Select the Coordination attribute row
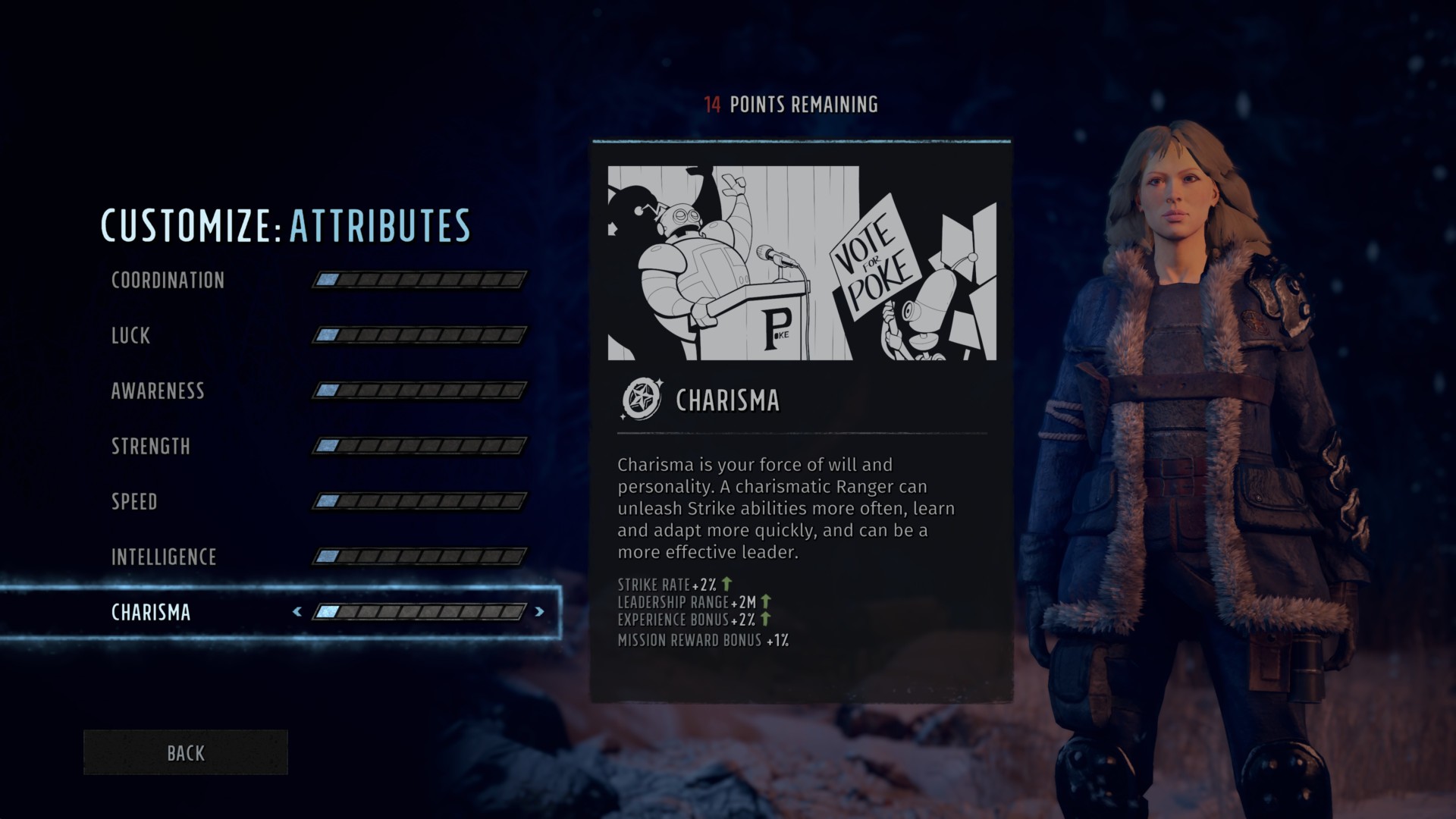This screenshot has width=1456, height=819. coord(168,280)
